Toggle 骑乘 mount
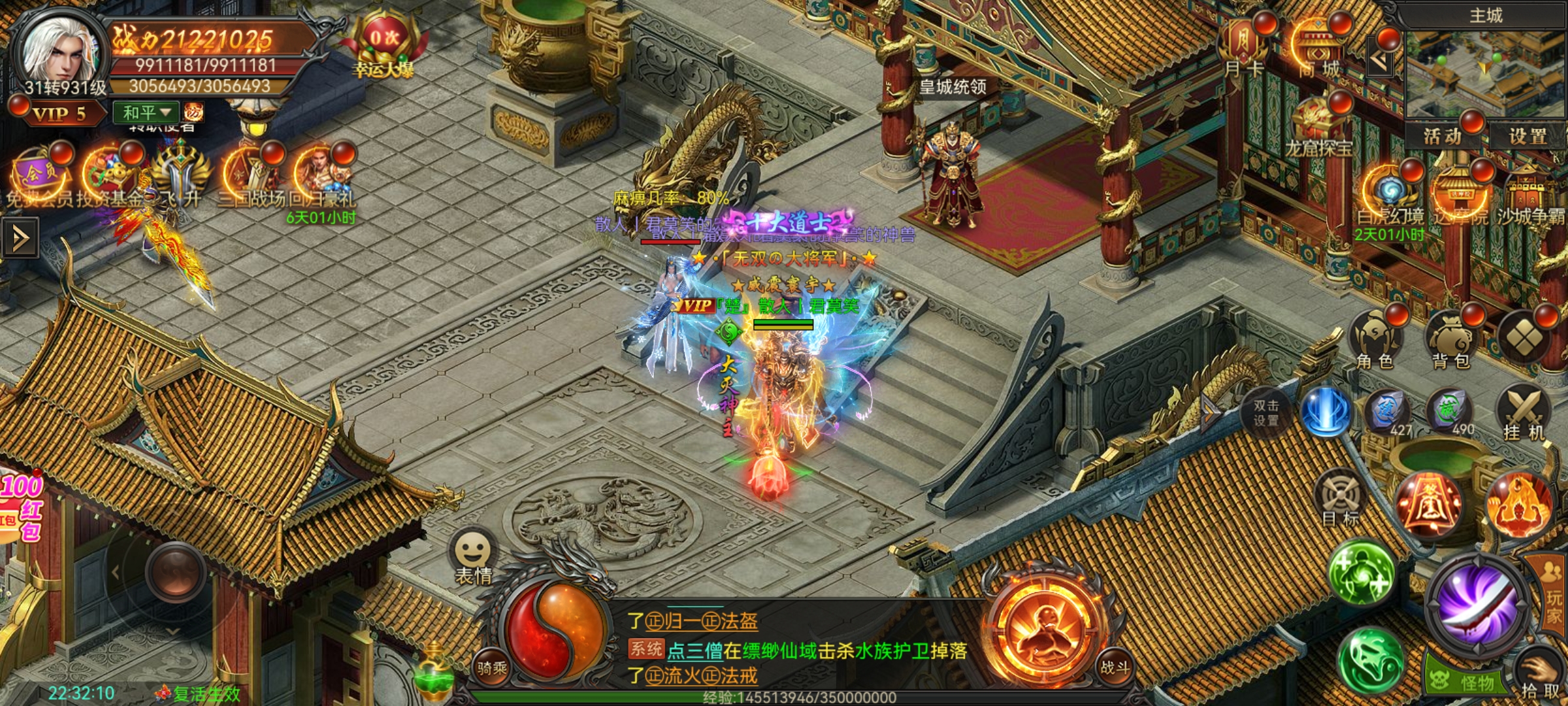The width and height of the screenshot is (1568, 706). coord(491,667)
